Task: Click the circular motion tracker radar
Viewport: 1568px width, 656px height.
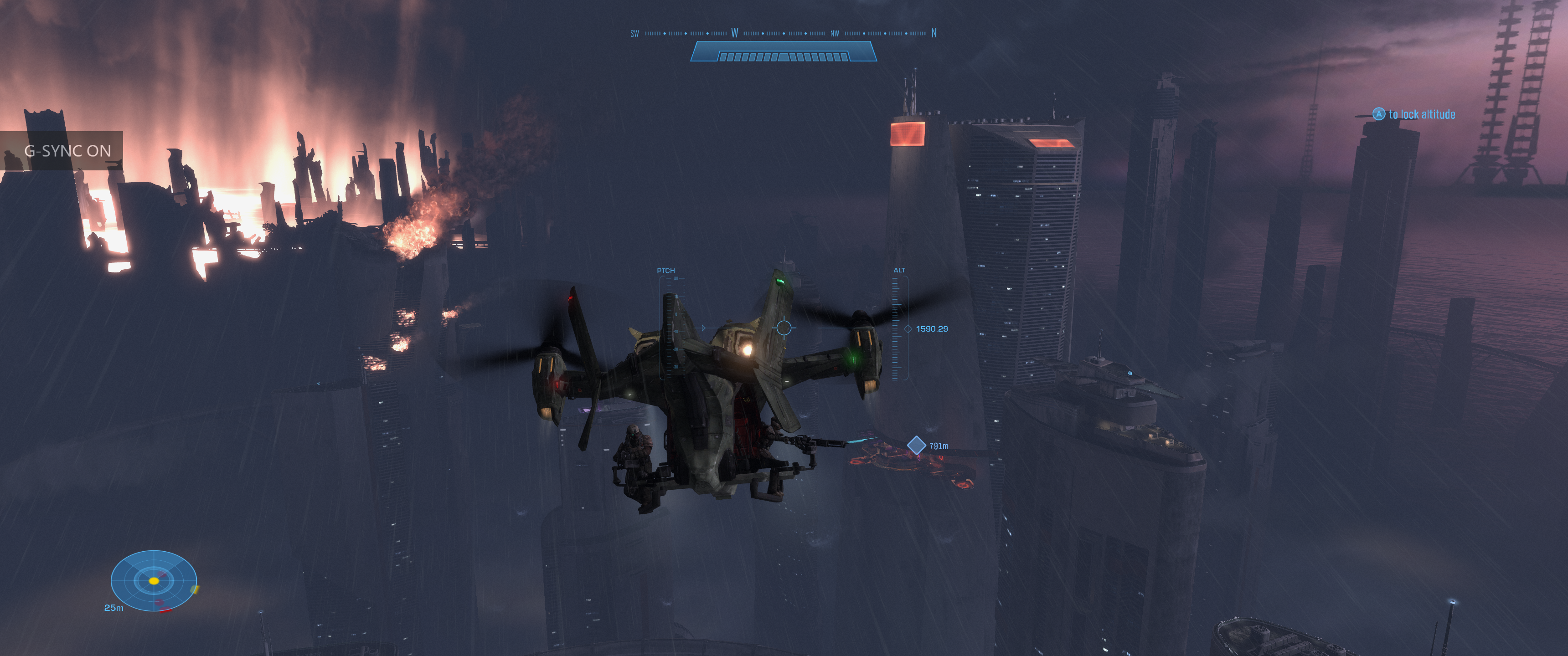Action: pyautogui.click(x=154, y=580)
